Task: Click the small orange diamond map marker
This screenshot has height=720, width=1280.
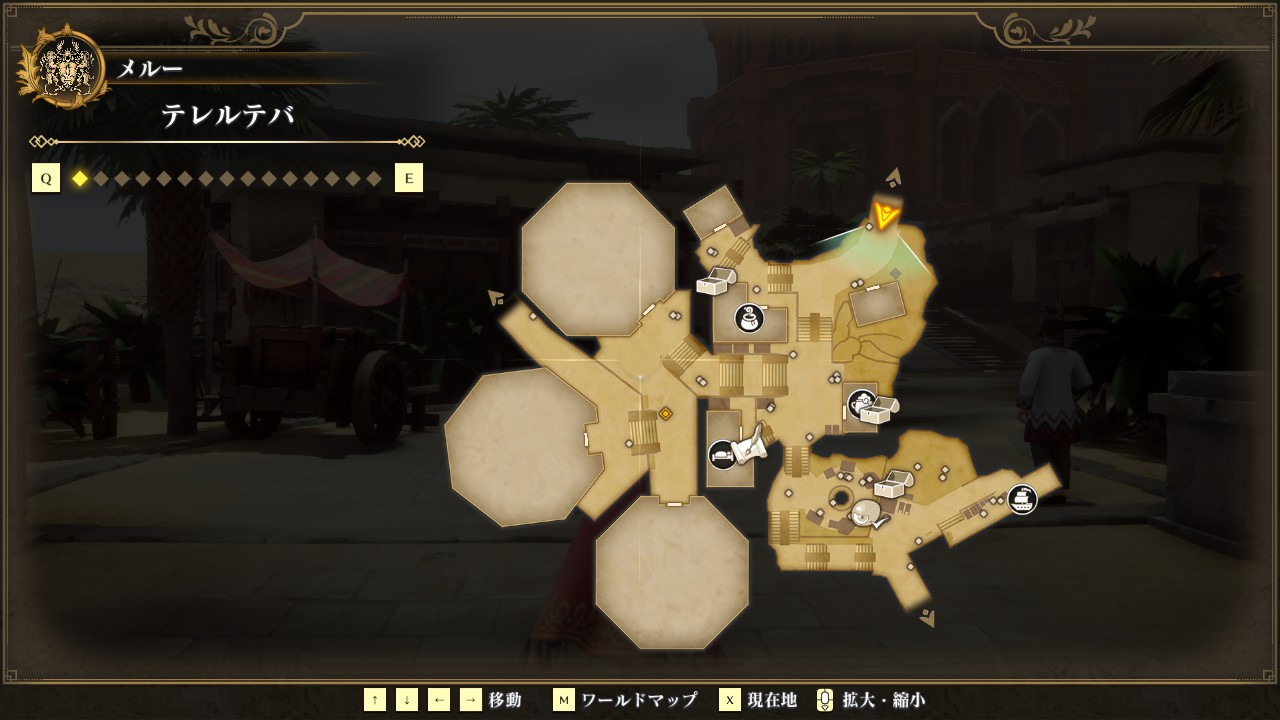Action: (665, 413)
